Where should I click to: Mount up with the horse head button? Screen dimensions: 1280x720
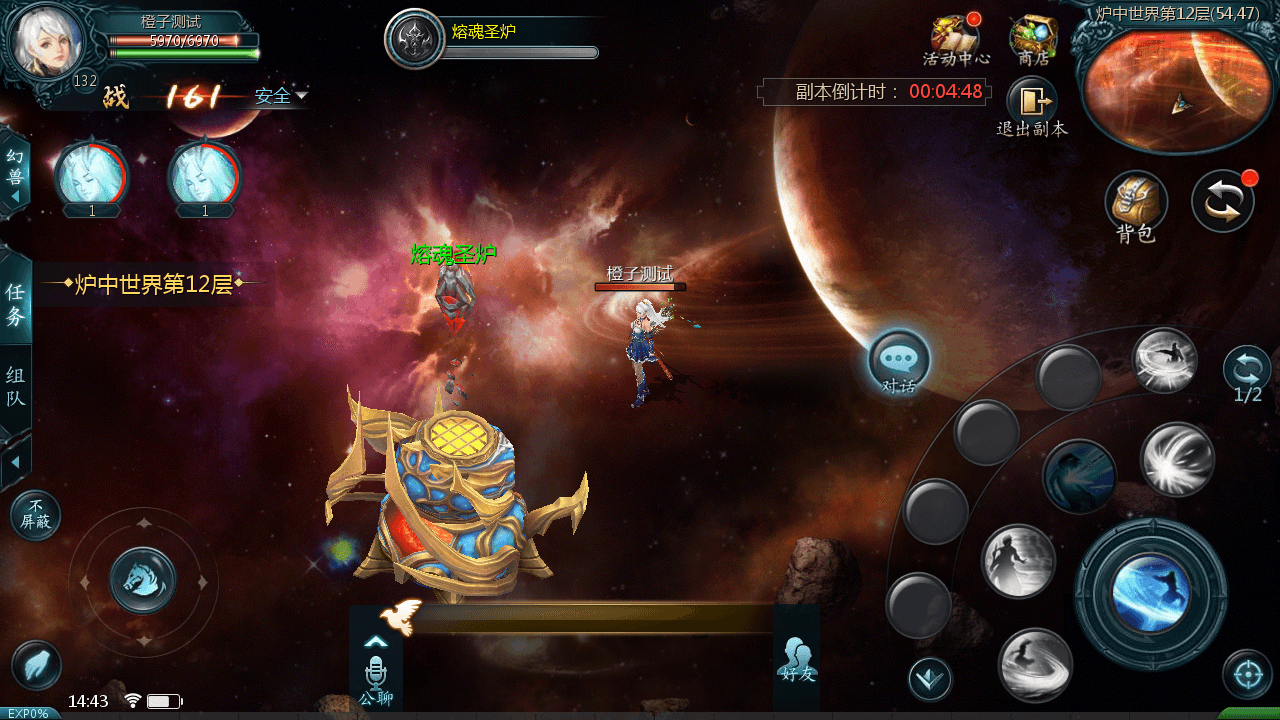(143, 580)
